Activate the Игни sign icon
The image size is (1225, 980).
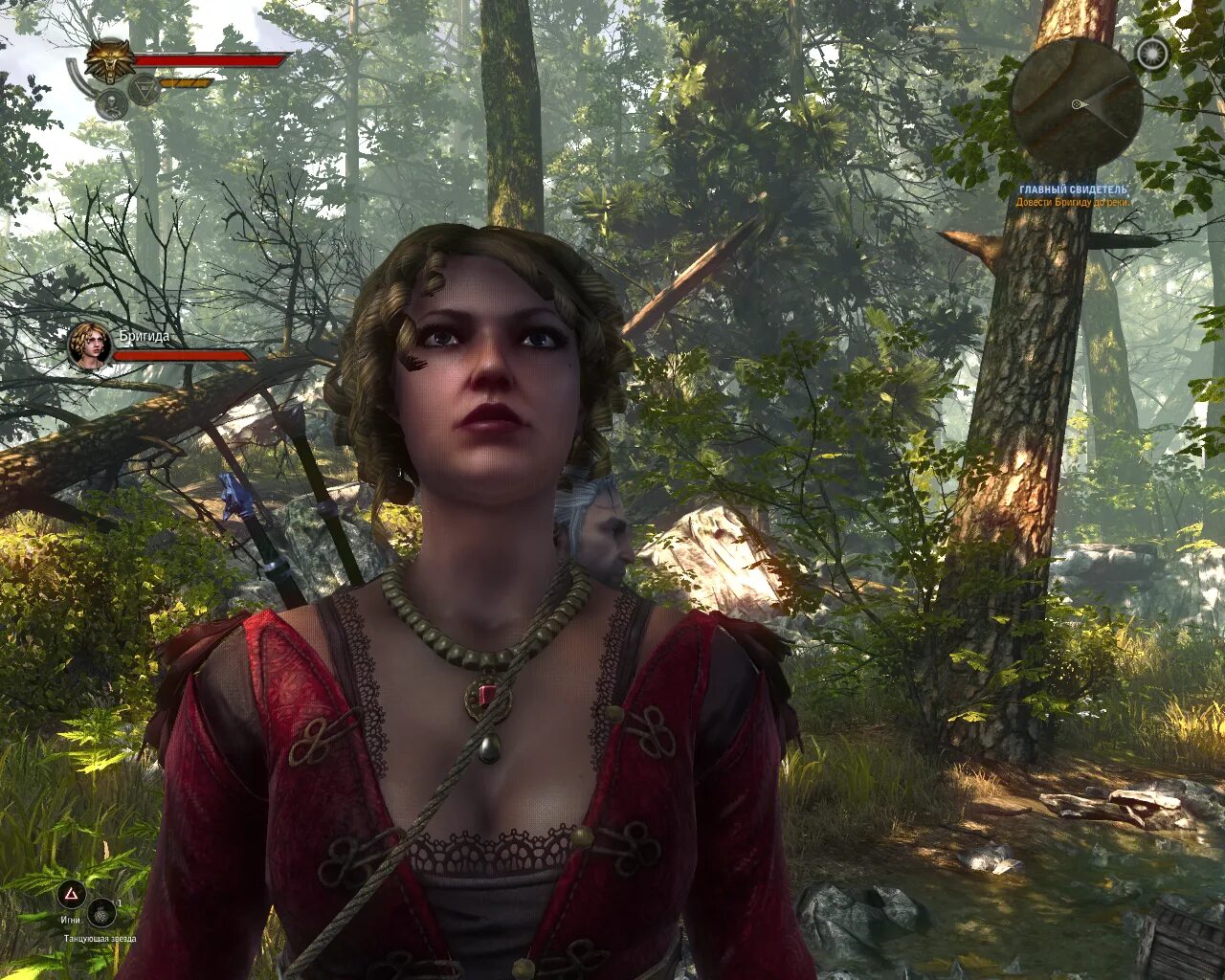point(71,895)
